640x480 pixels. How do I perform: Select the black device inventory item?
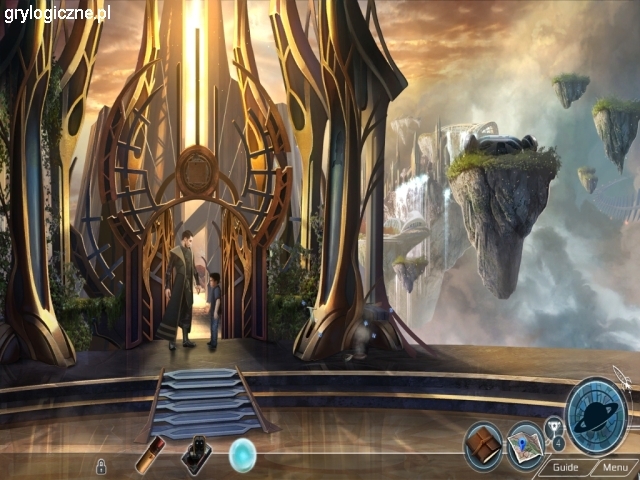(x=196, y=456)
